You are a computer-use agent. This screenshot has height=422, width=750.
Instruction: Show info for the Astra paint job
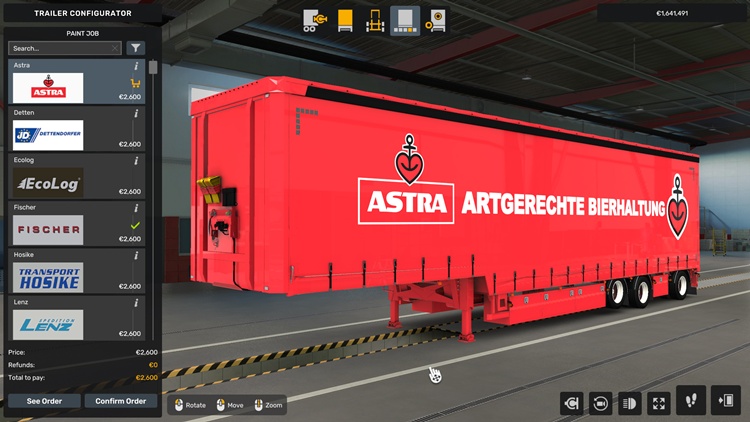[136, 66]
